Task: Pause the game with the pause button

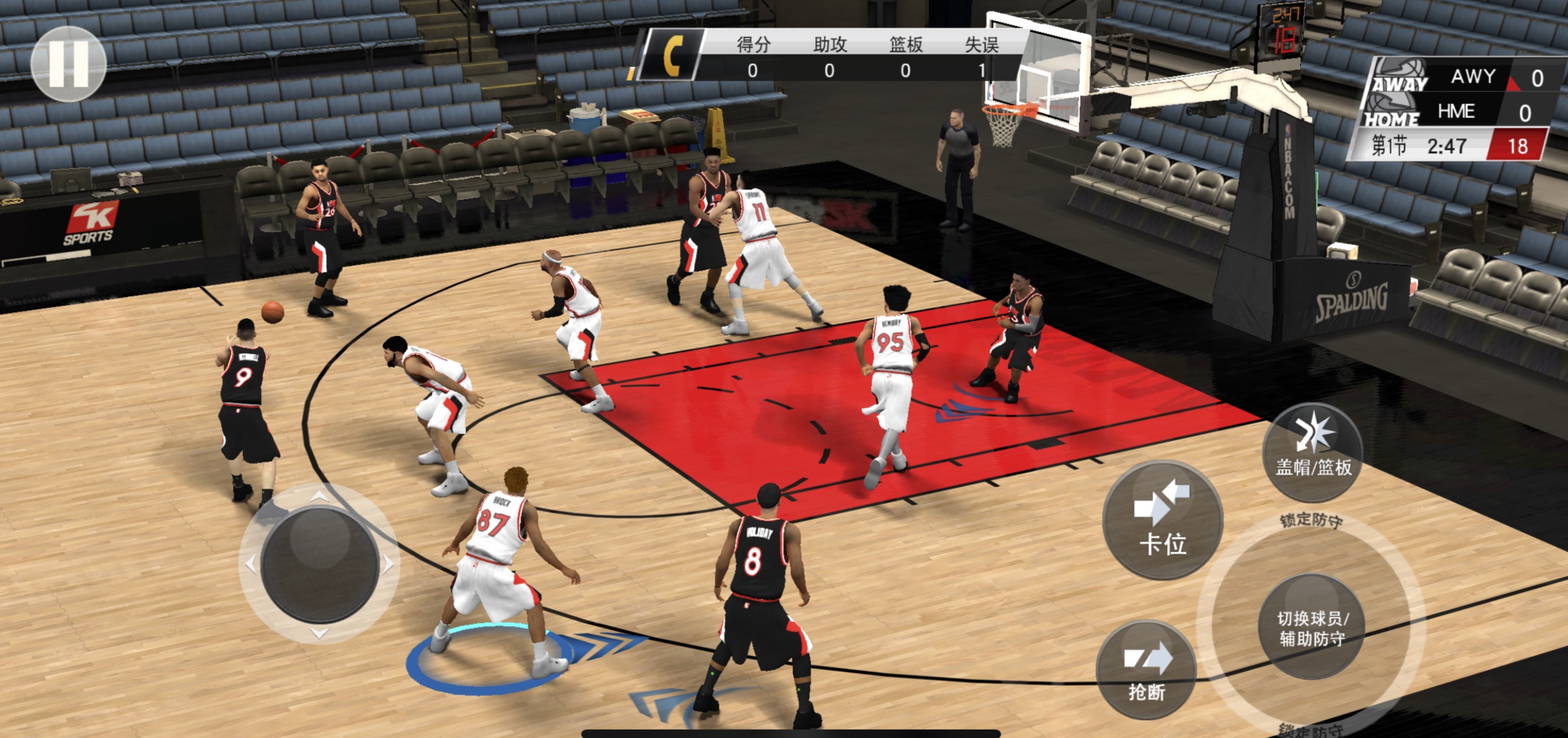Action: tap(68, 63)
